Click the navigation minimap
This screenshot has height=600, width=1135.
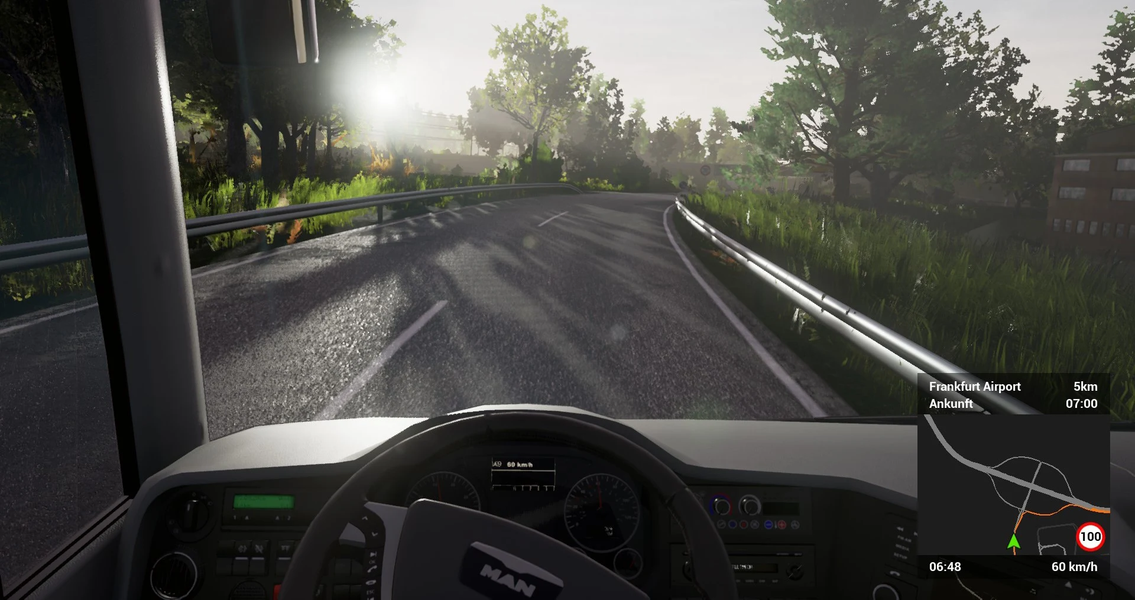[1012, 483]
